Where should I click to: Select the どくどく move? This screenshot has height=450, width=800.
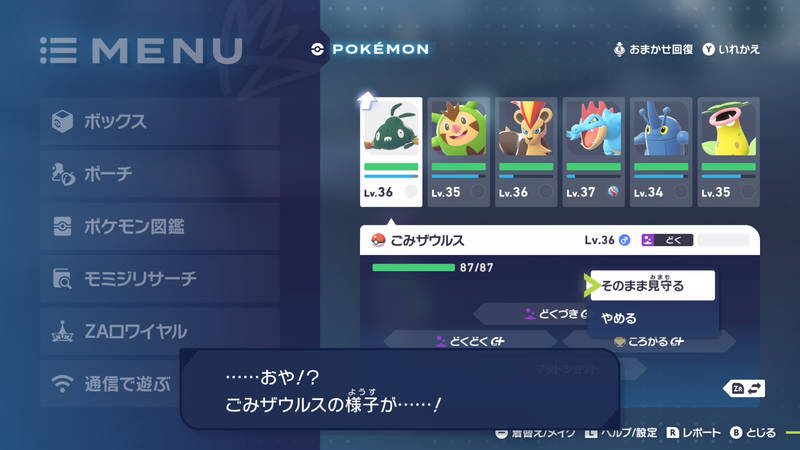[470, 341]
